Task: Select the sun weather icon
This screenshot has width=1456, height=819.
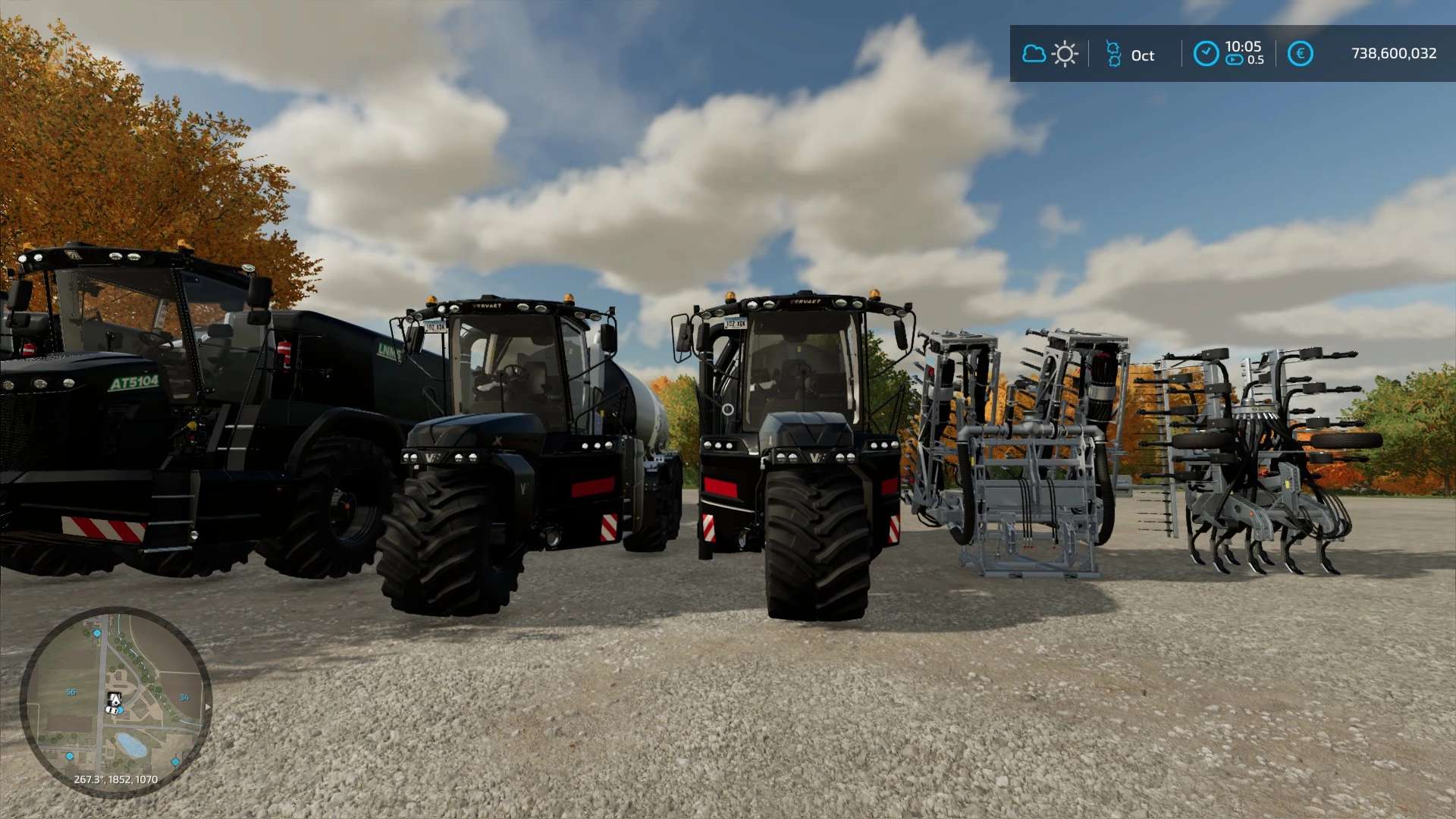Action: coord(1065,54)
